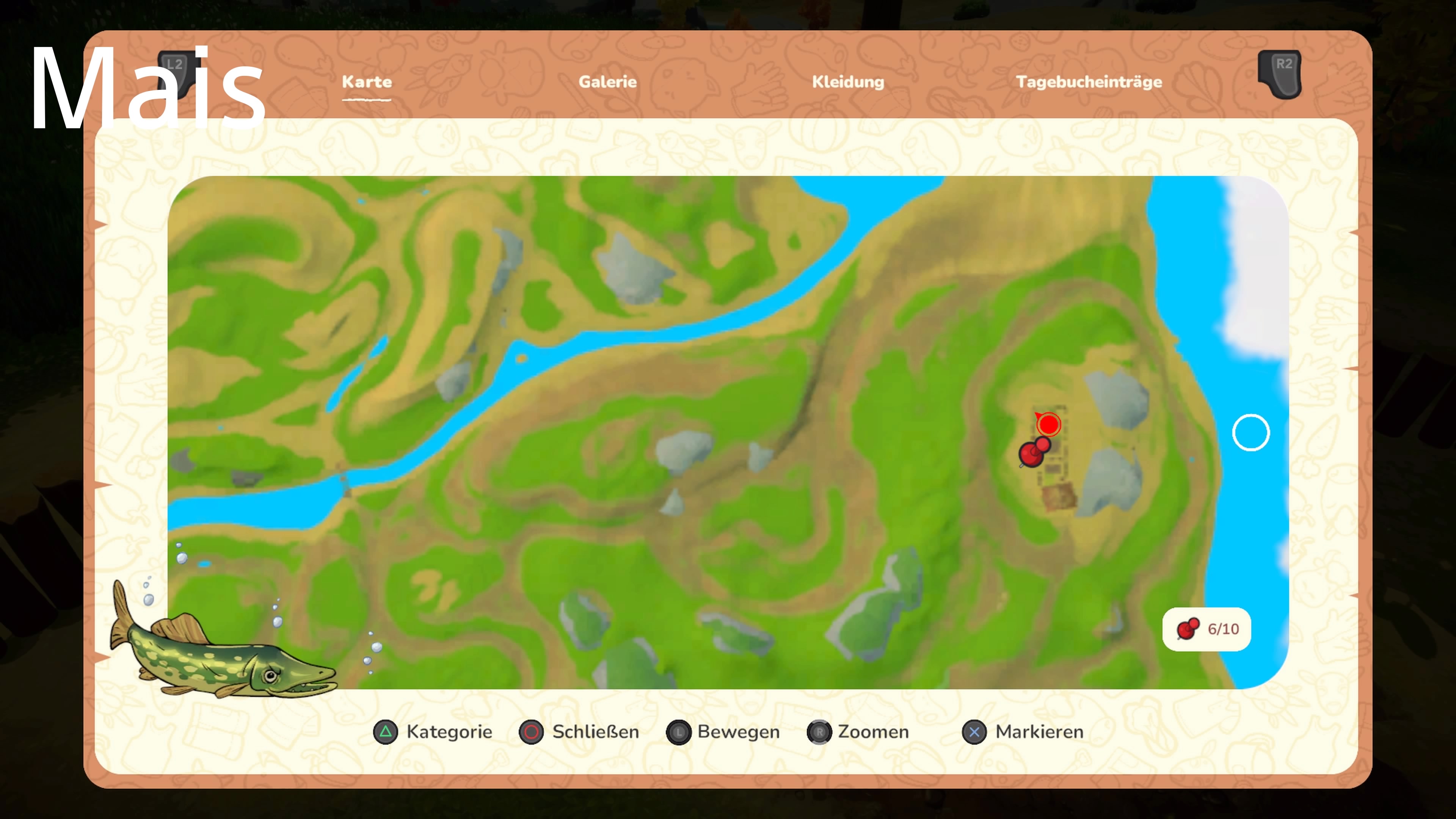The height and width of the screenshot is (819, 1456).
Task: Open the Galerie tab
Action: click(x=607, y=82)
